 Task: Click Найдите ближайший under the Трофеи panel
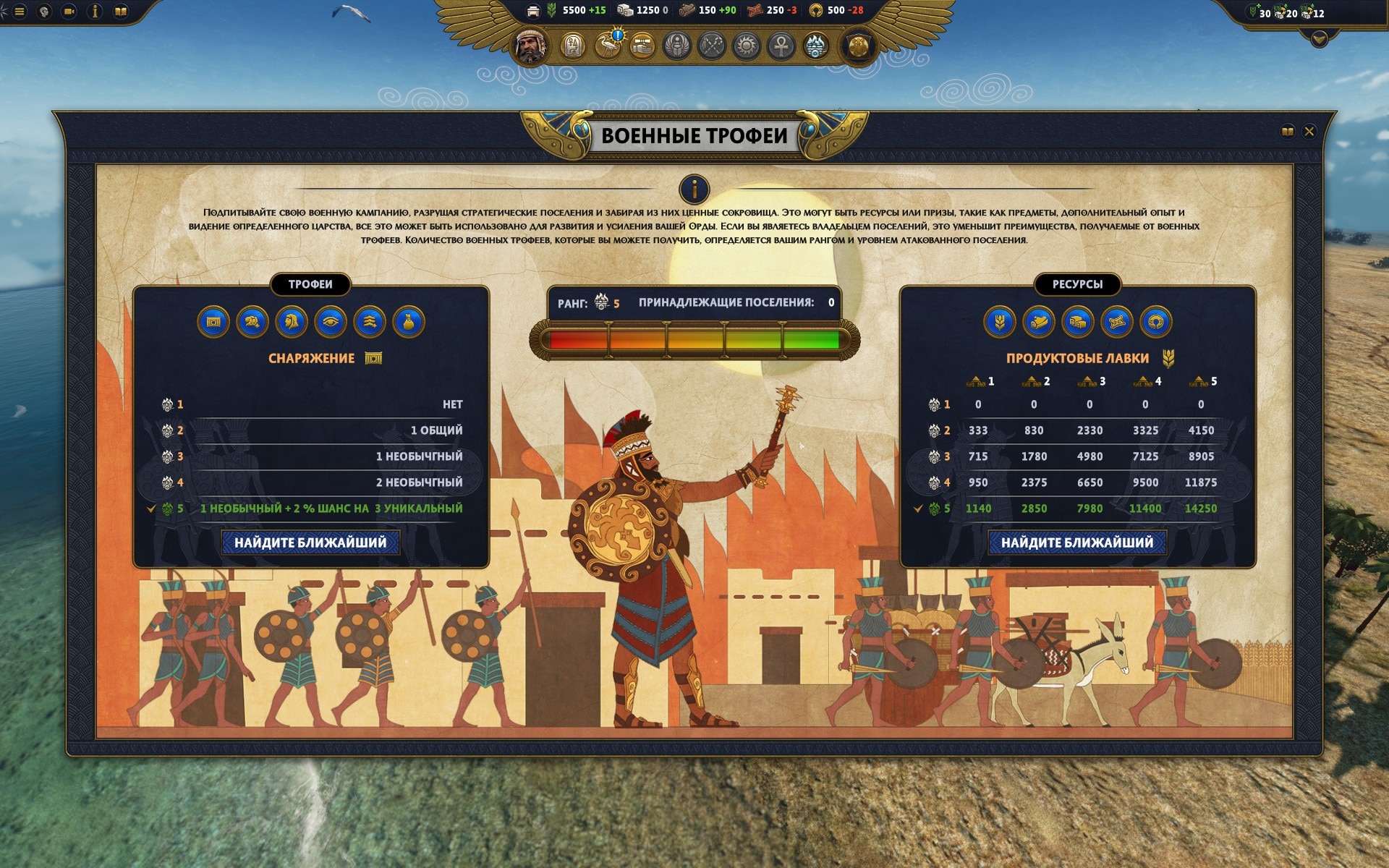tap(310, 542)
